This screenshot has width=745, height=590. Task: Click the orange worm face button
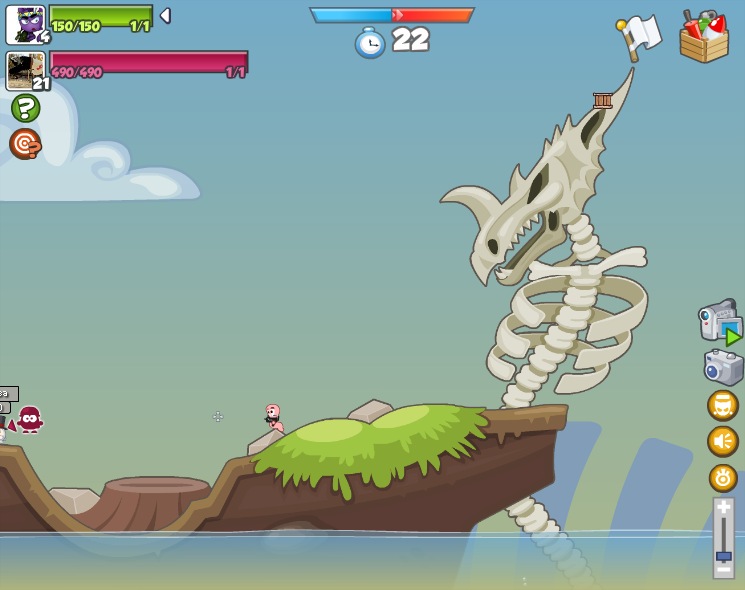tap(723, 406)
